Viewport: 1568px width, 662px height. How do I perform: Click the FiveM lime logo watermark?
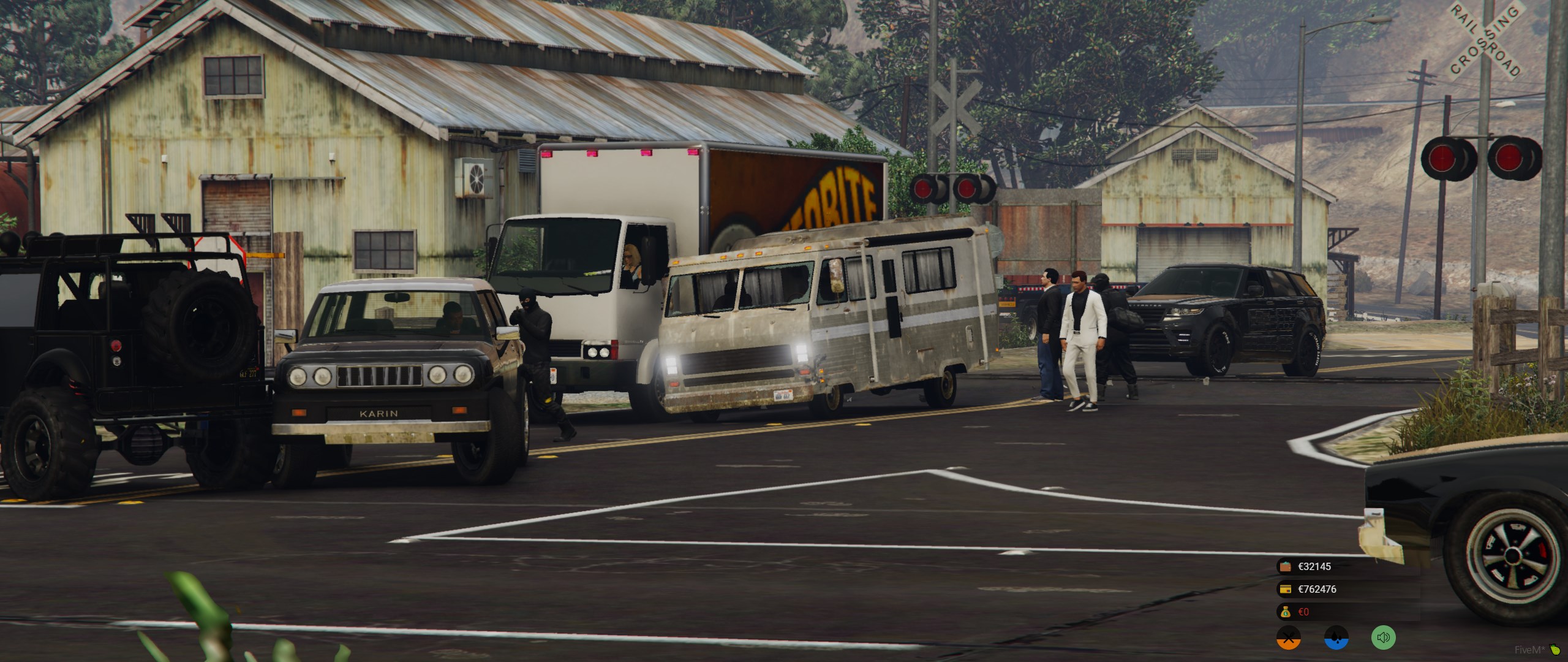coord(1556,650)
